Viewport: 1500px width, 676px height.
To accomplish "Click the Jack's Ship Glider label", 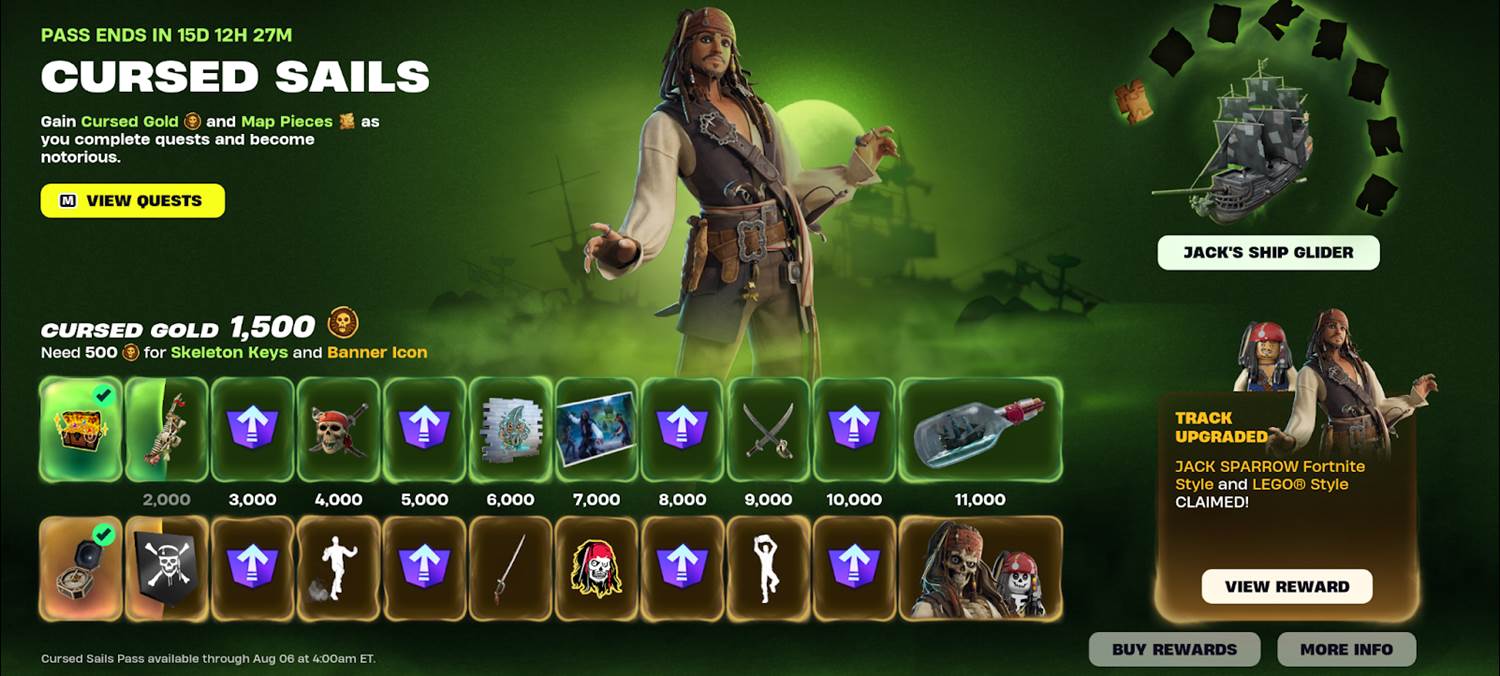I will (x=1268, y=253).
